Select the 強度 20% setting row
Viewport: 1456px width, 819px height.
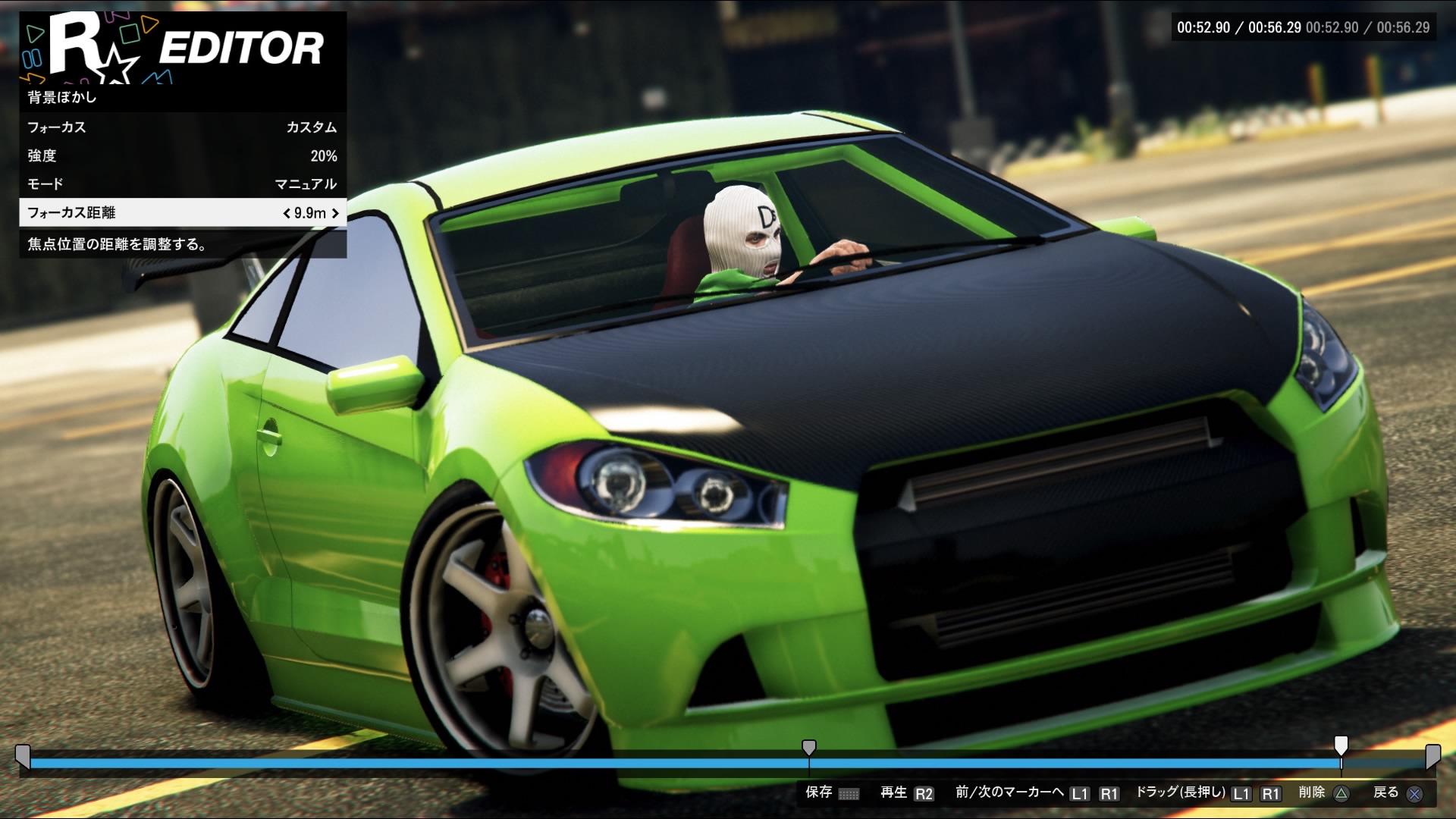[182, 155]
